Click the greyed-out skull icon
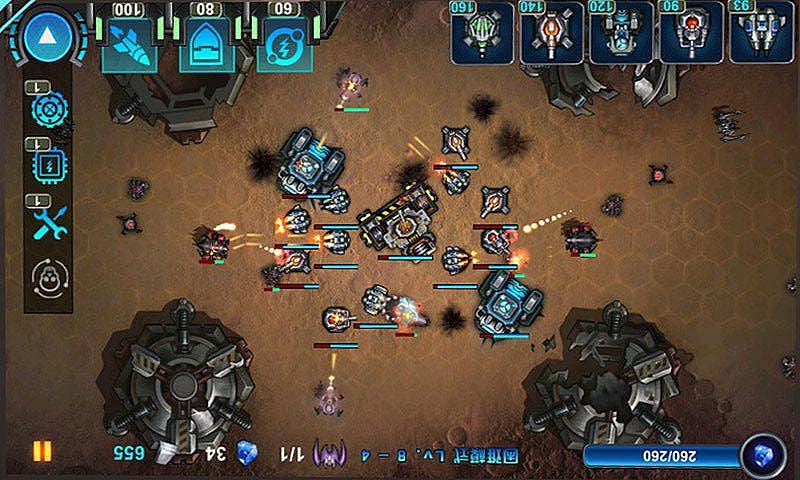Viewport: 800px width, 480px height. tap(48, 276)
